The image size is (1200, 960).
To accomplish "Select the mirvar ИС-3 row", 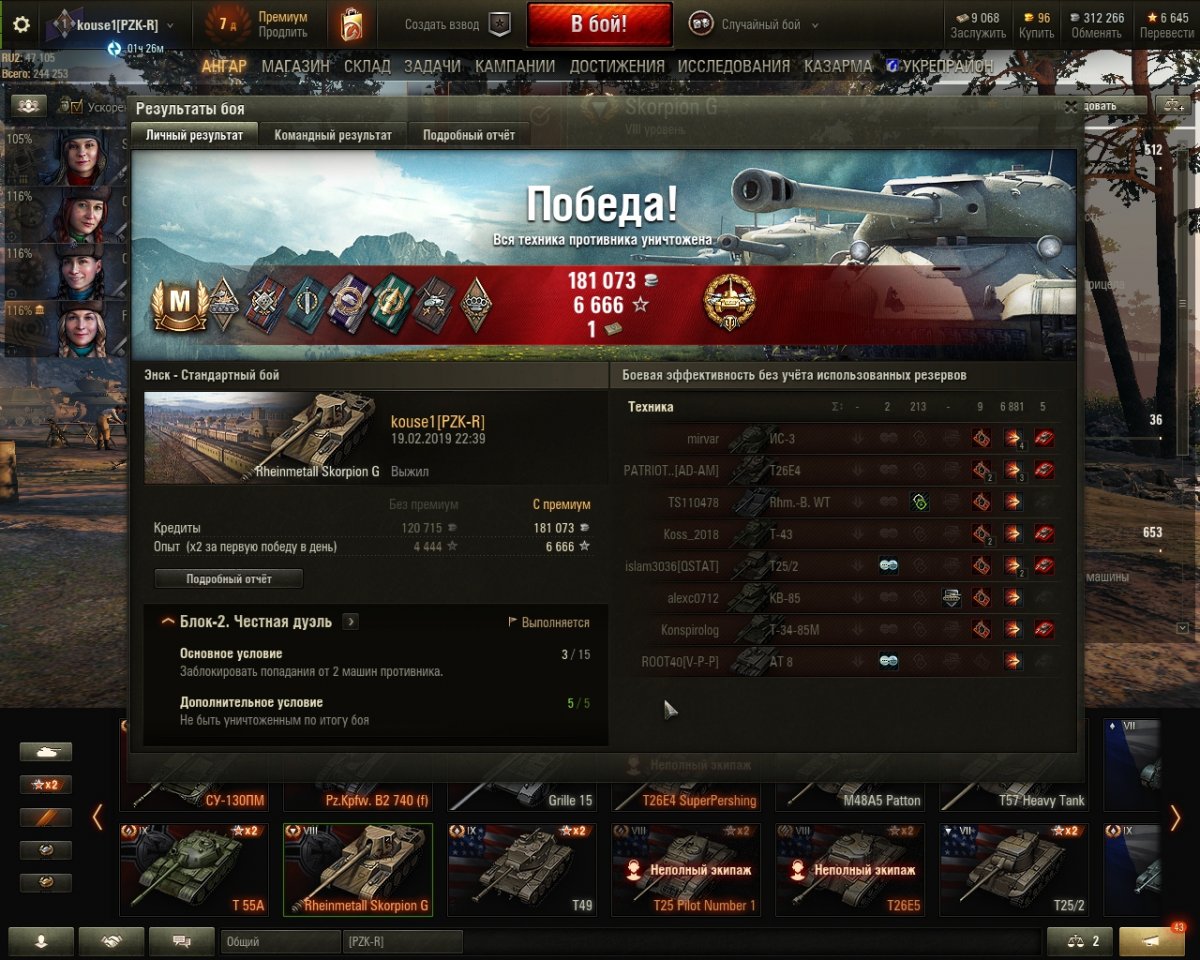I will (x=840, y=438).
